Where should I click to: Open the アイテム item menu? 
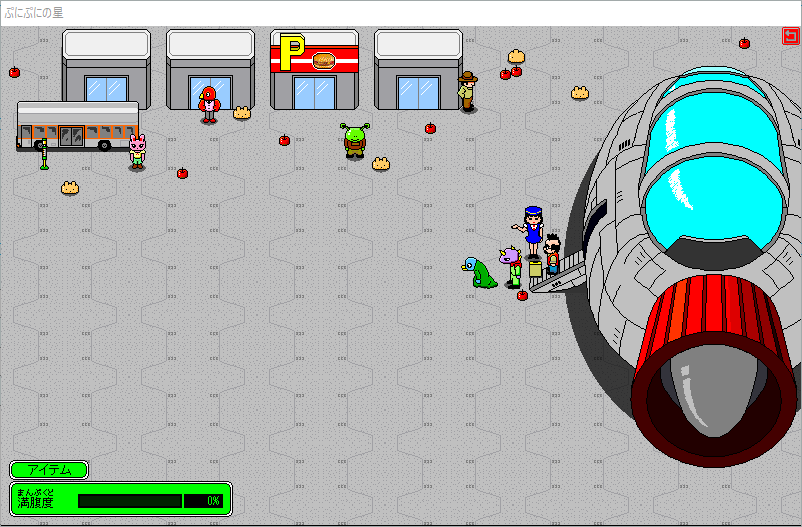pyautogui.click(x=49, y=470)
